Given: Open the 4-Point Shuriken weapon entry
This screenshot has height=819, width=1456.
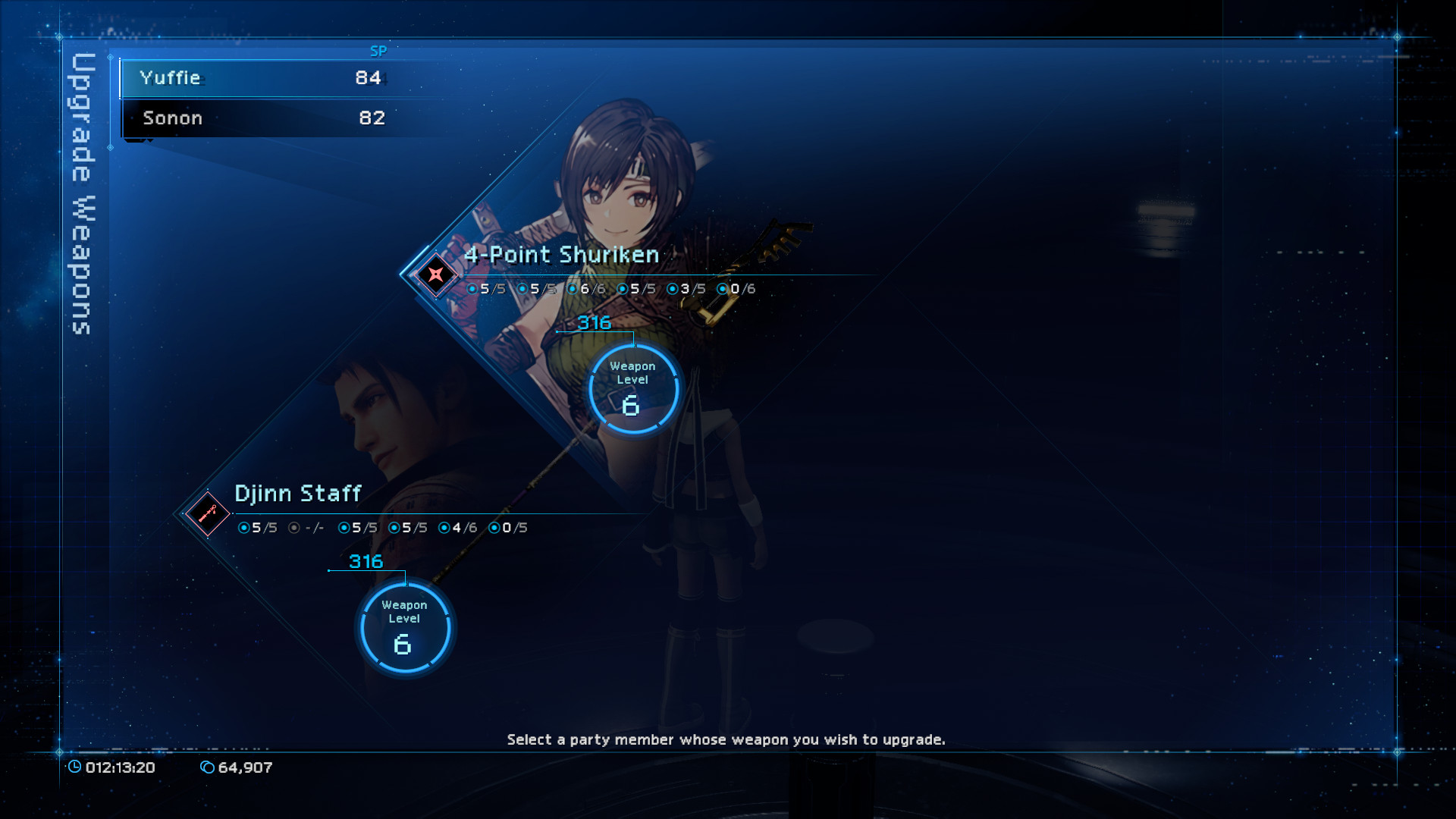Looking at the screenshot, I should click(561, 255).
